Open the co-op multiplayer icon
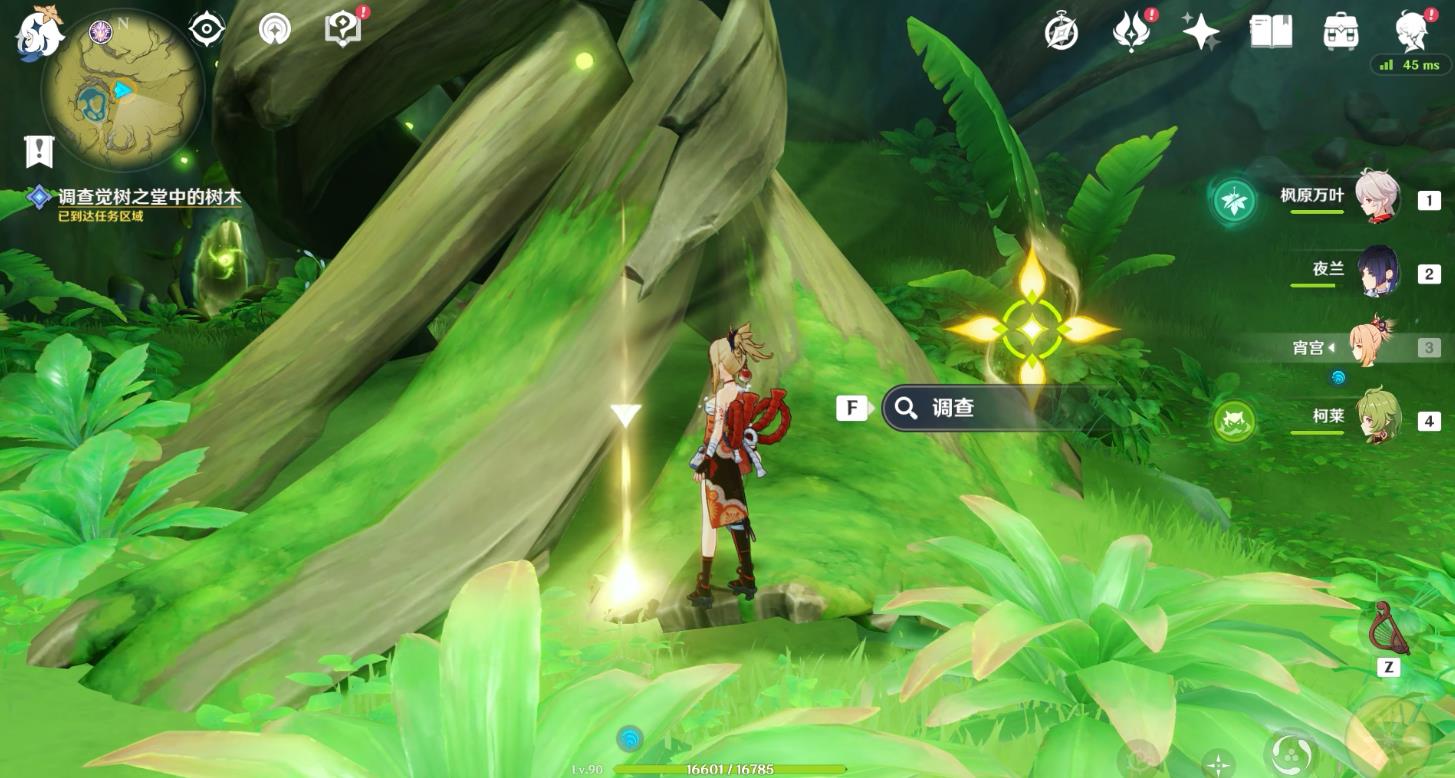This screenshot has width=1455, height=778. 273,30
